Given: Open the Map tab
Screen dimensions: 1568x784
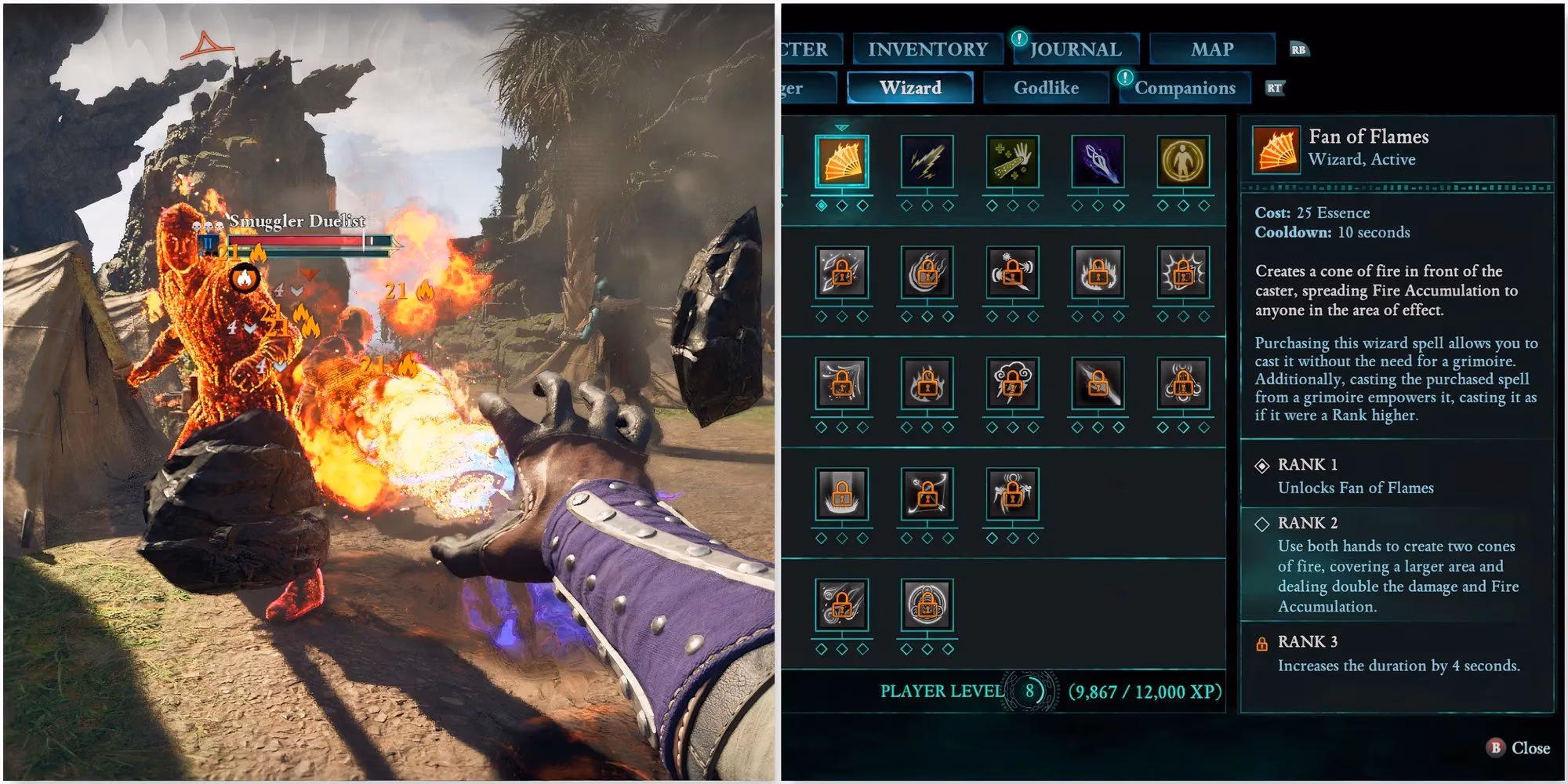Looking at the screenshot, I should tap(1211, 49).
